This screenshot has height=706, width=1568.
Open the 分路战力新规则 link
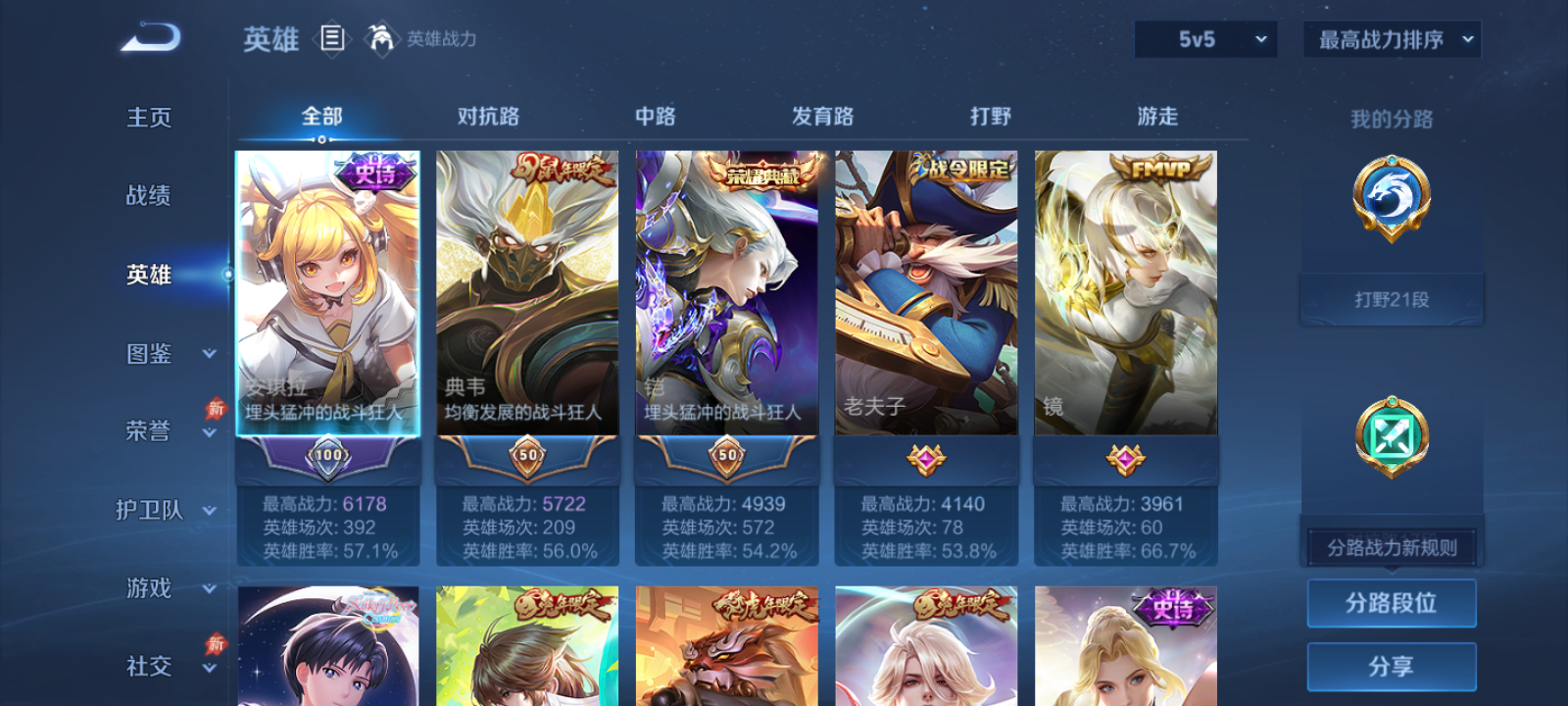click(x=1390, y=546)
